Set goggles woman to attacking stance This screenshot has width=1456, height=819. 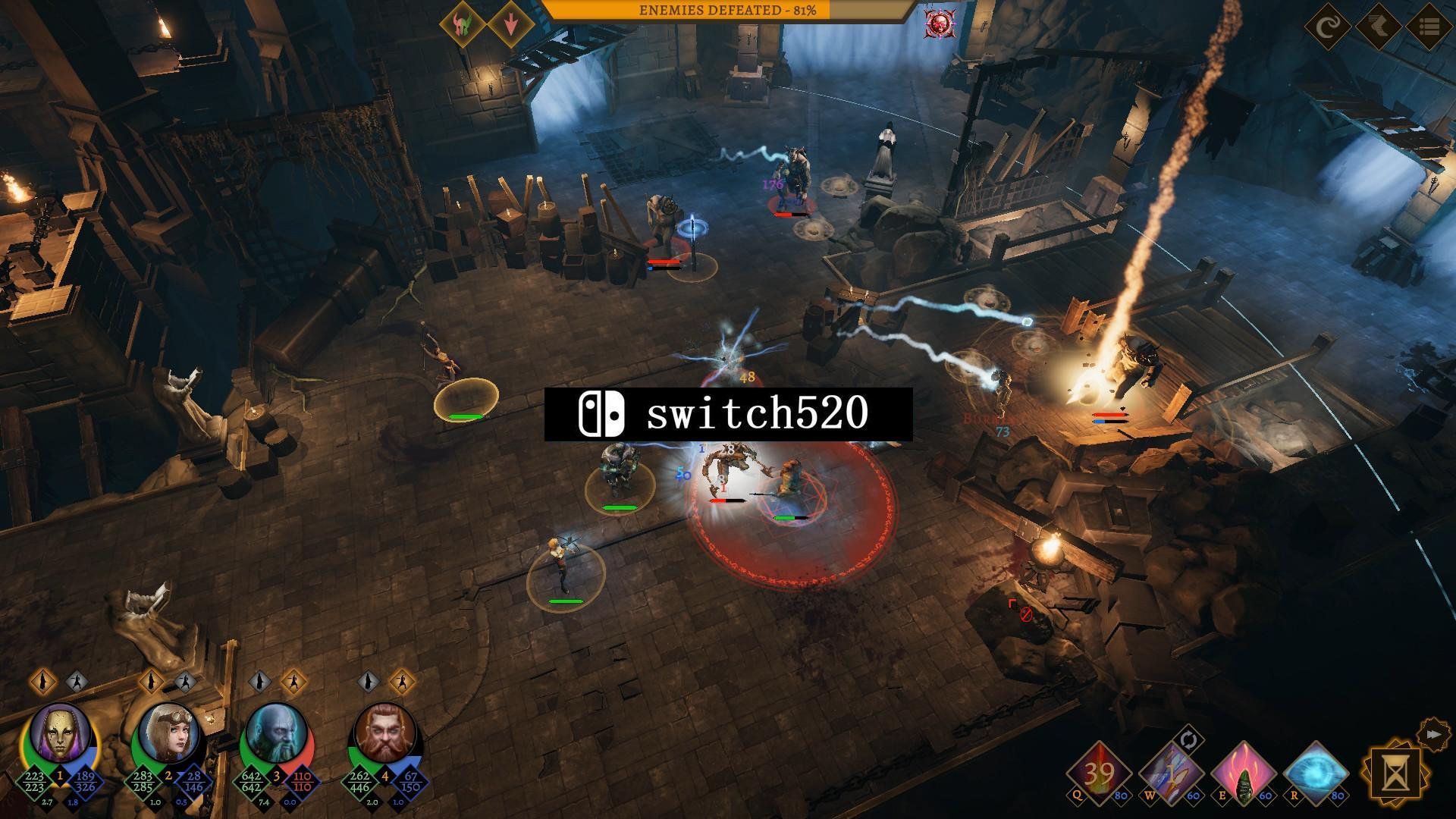[x=184, y=681]
